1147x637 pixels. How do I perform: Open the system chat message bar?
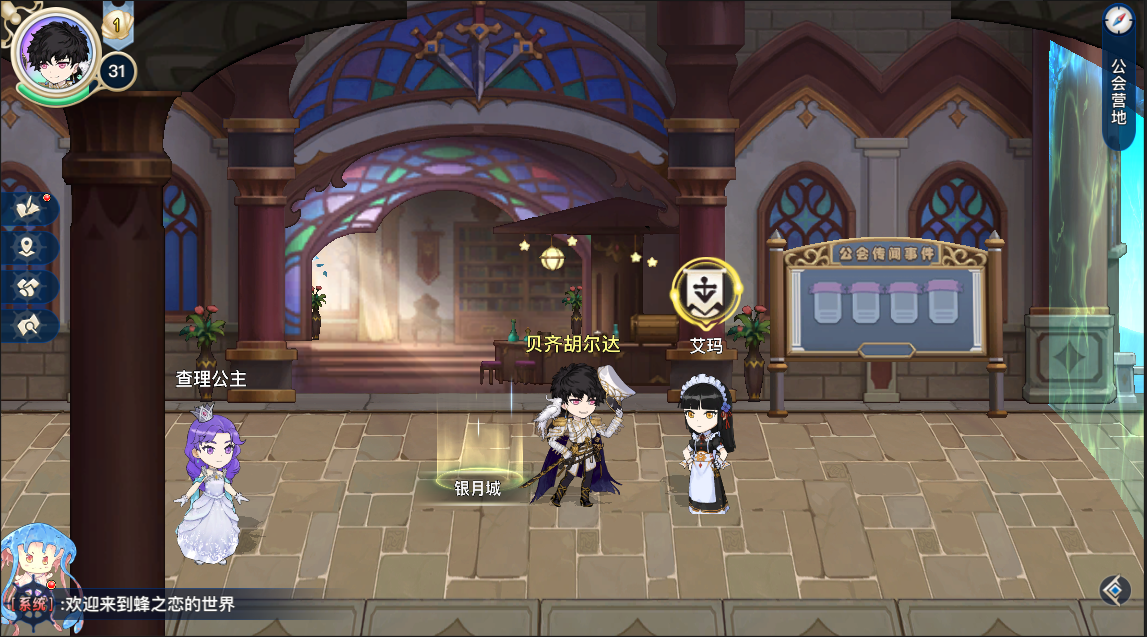[x=150, y=604]
